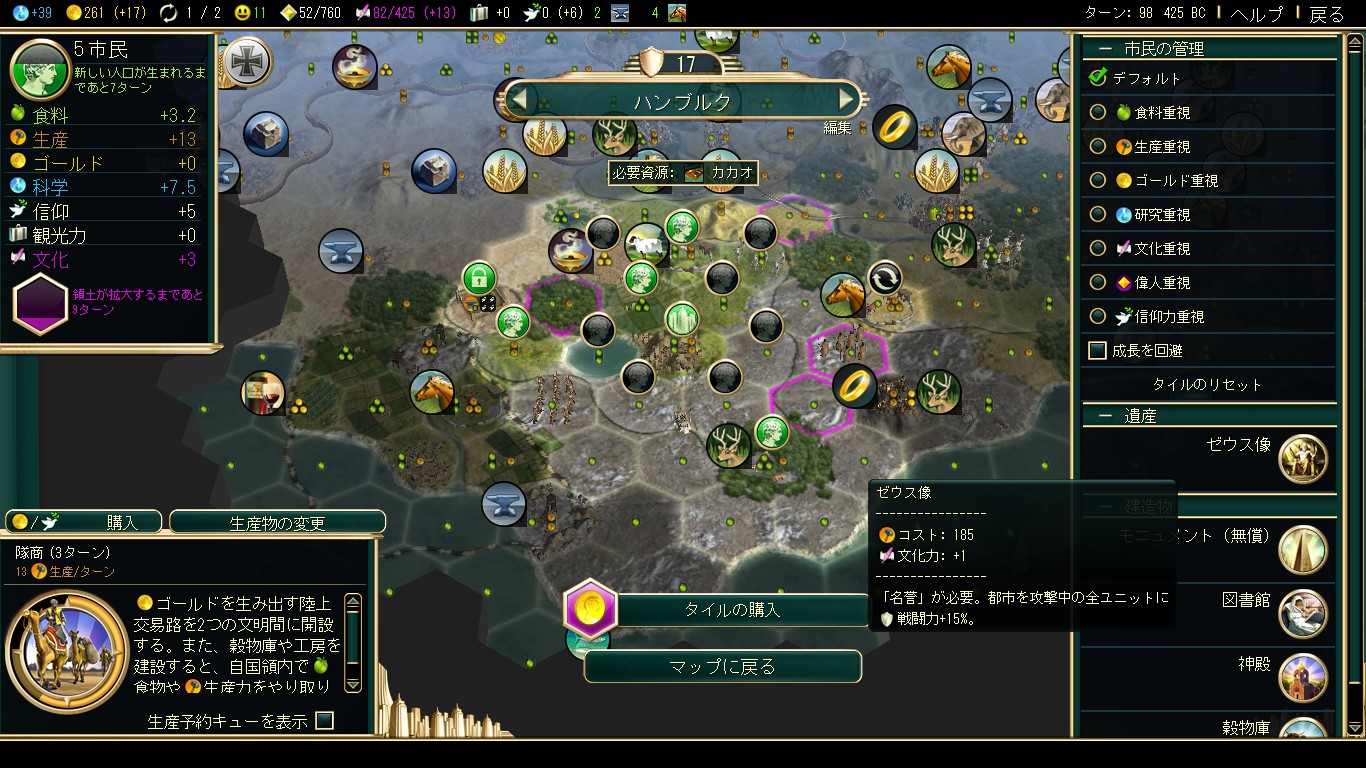
Task: Open 生産物の変更 to change production
Action: coord(277,522)
